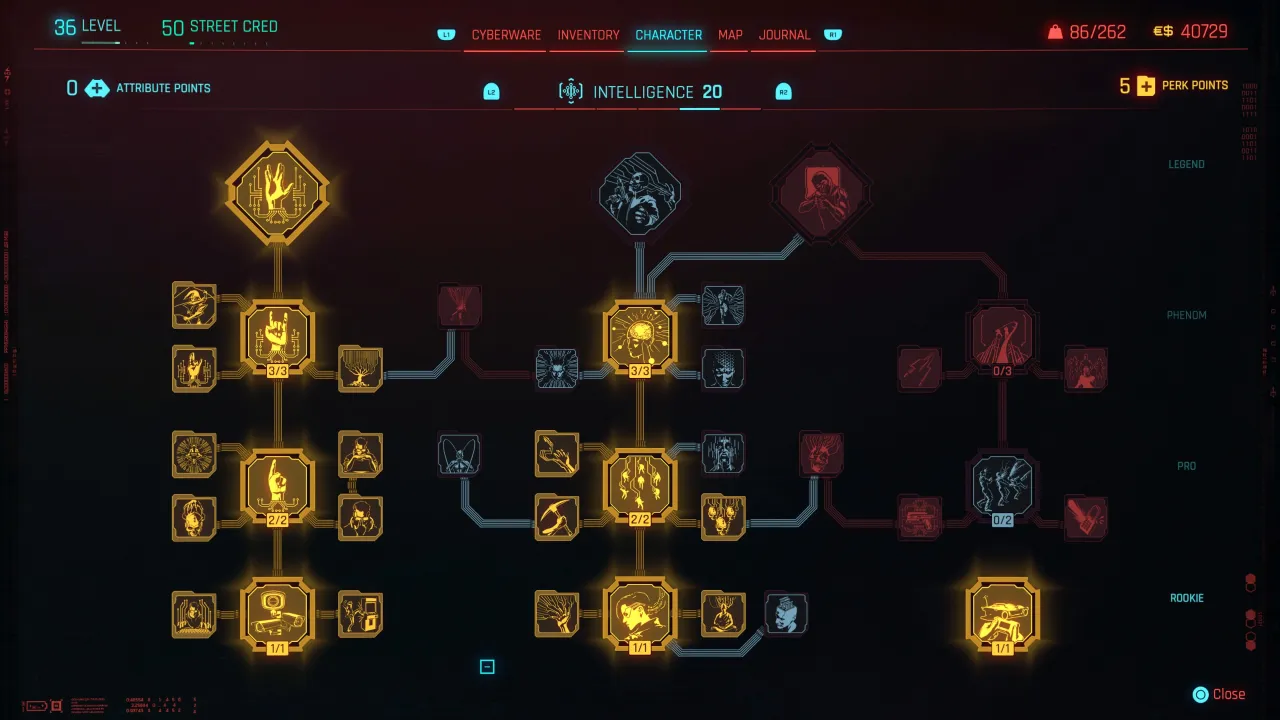Select the devil-horns hand 3/3 perk on left
The width and height of the screenshot is (1280, 720).
(x=277, y=335)
